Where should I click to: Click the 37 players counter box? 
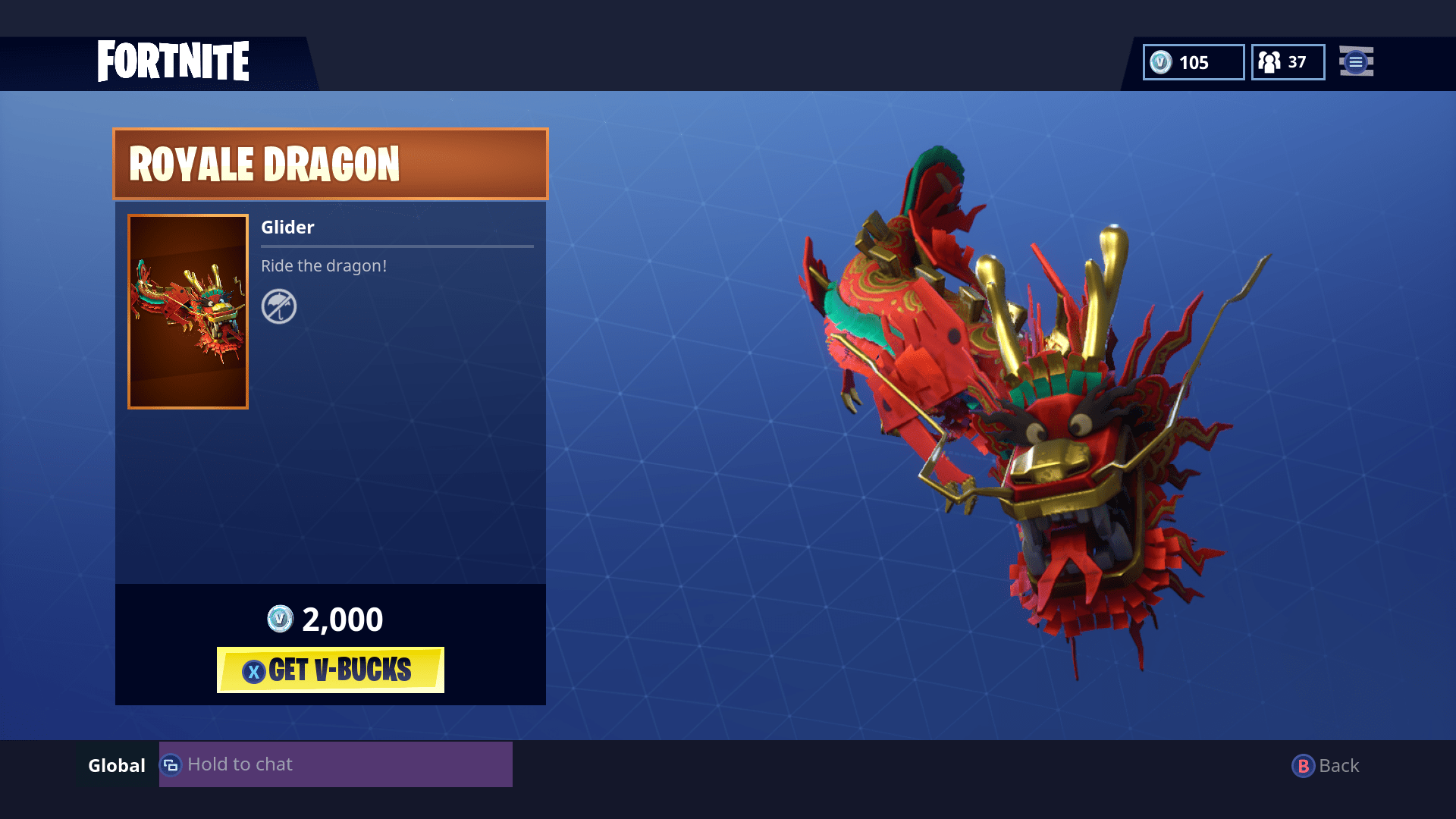1287,63
